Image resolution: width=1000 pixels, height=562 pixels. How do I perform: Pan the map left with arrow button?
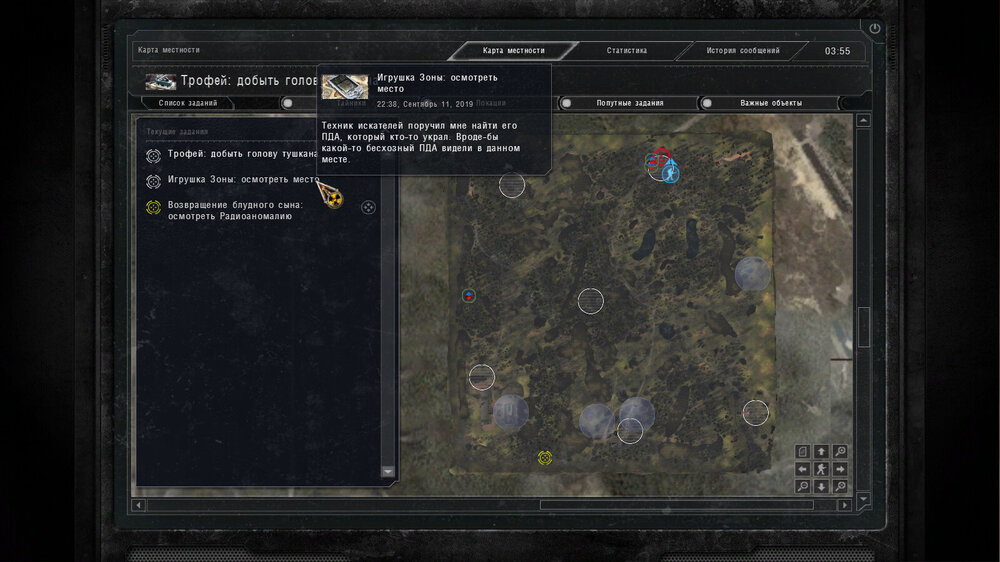pos(803,468)
